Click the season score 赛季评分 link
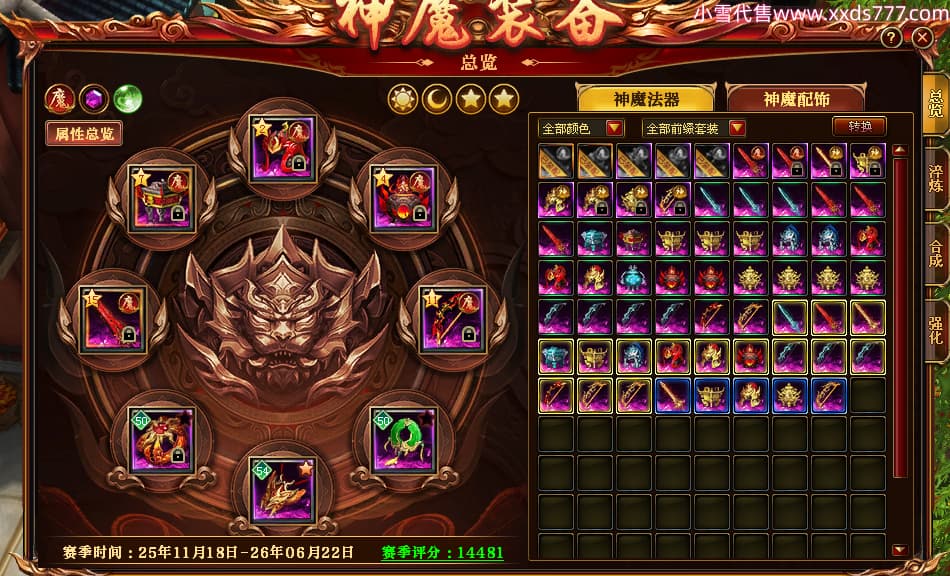The image size is (950, 576). (x=442, y=552)
